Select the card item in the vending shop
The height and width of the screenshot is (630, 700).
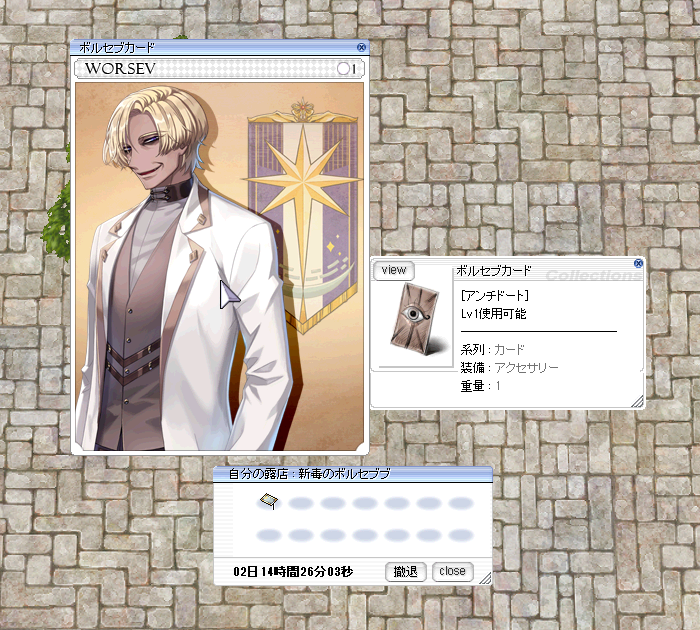(268, 500)
